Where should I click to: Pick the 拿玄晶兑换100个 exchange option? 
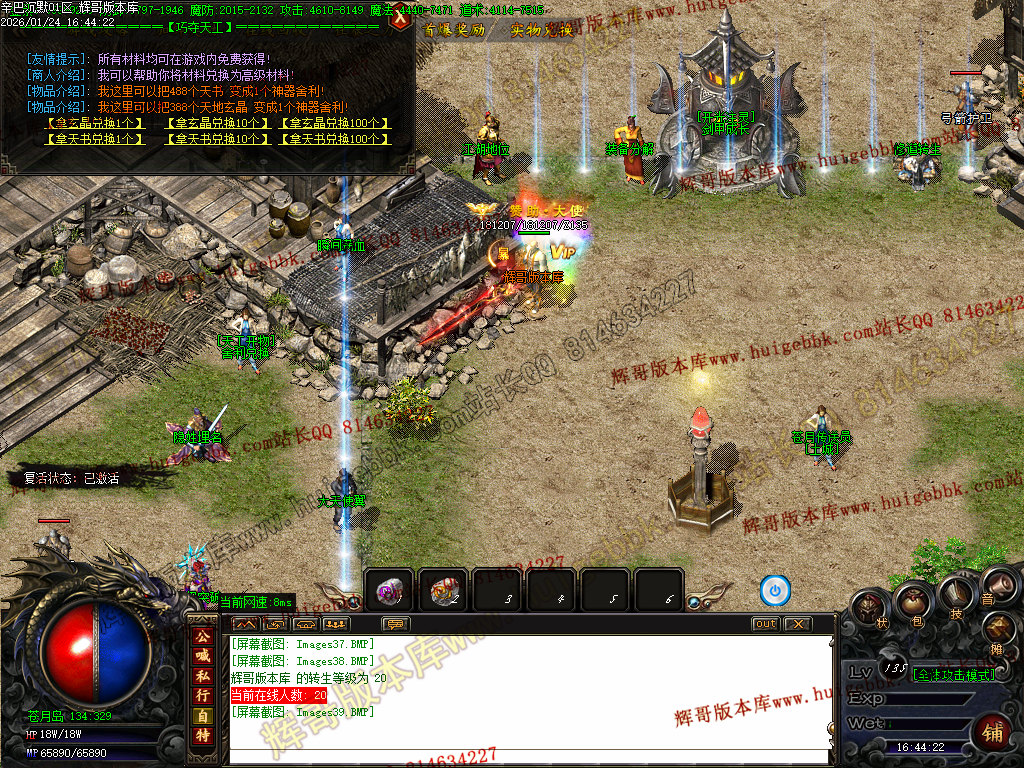pyautogui.click(x=334, y=124)
